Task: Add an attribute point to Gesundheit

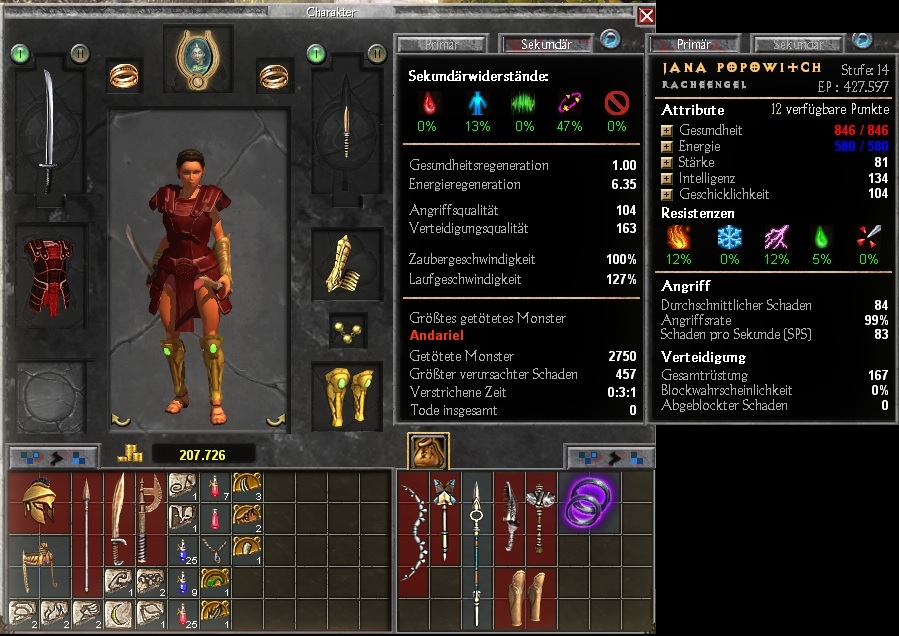Action: [667, 131]
